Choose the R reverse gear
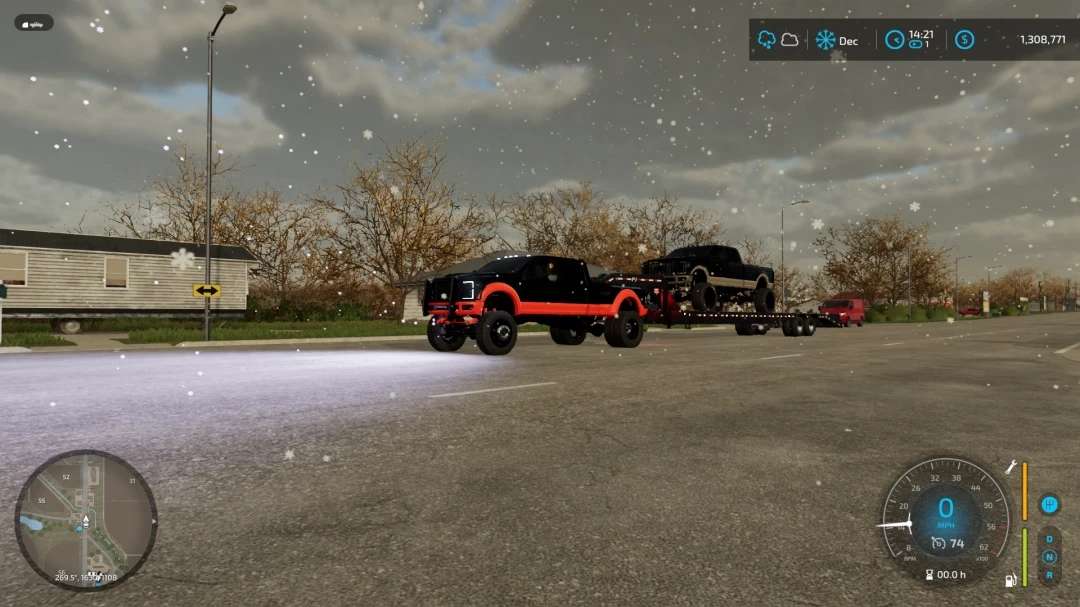The height and width of the screenshot is (607, 1080). [1049, 575]
